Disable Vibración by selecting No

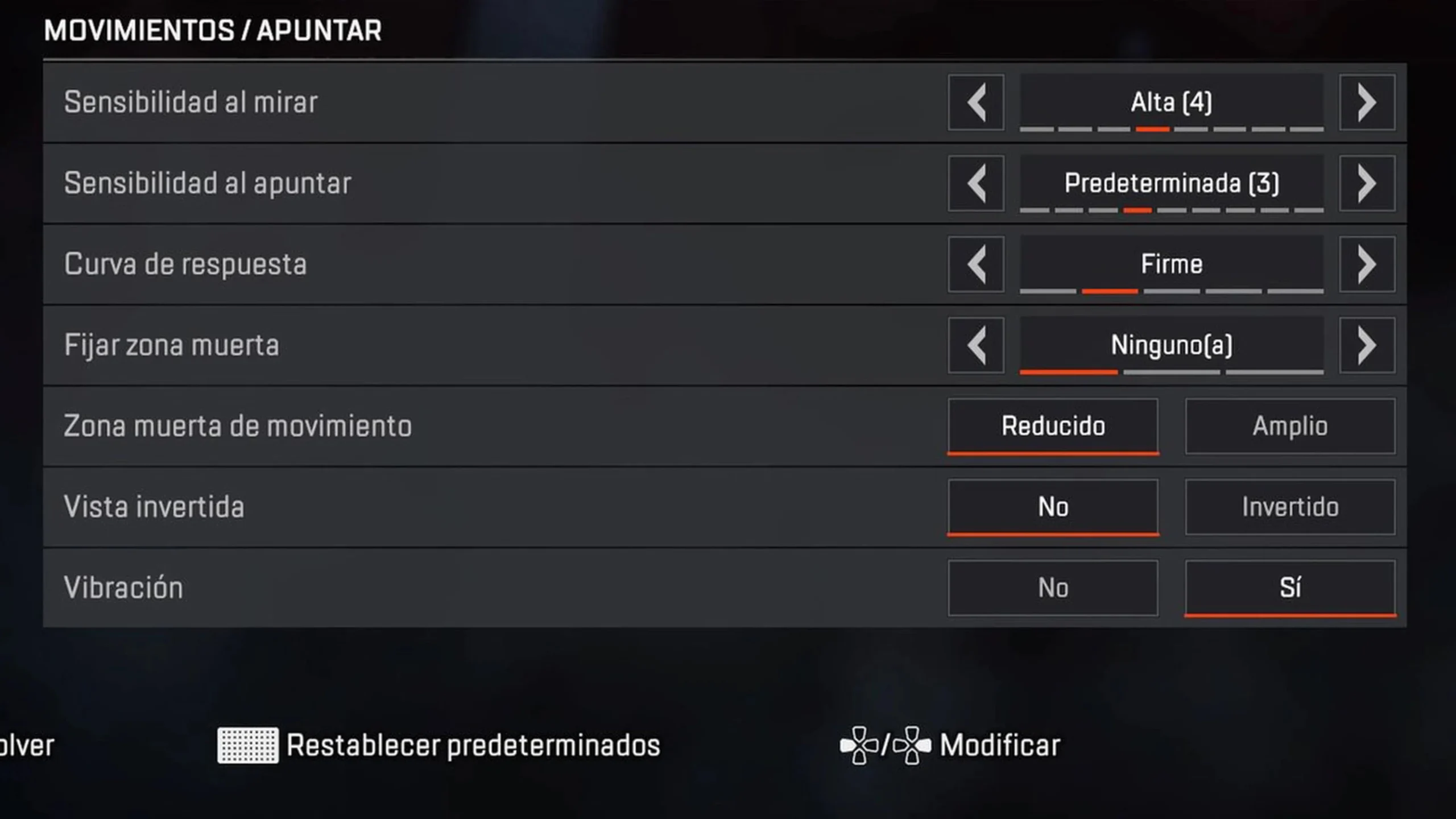pos(1053,588)
